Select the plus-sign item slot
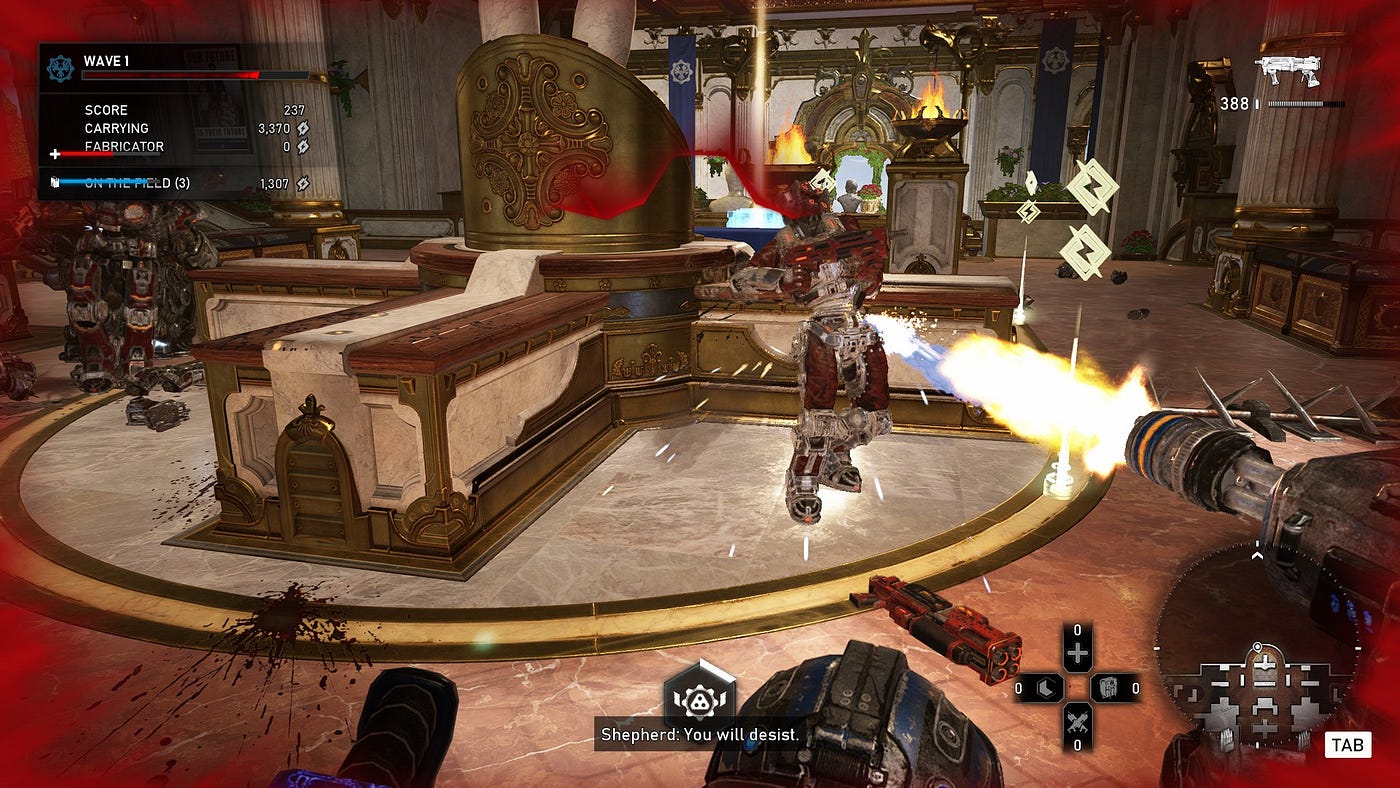This screenshot has width=1400, height=788. 1077,655
